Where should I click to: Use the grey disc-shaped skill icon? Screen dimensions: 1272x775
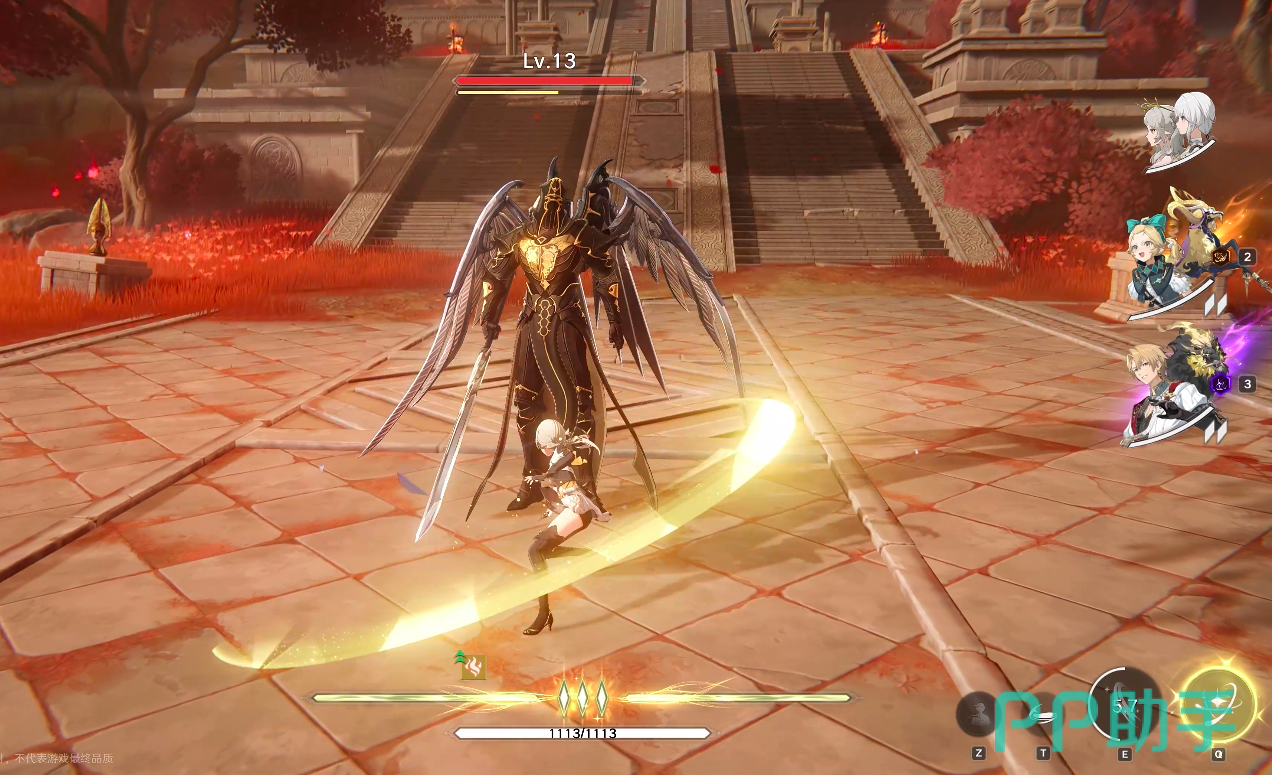(x=1042, y=714)
